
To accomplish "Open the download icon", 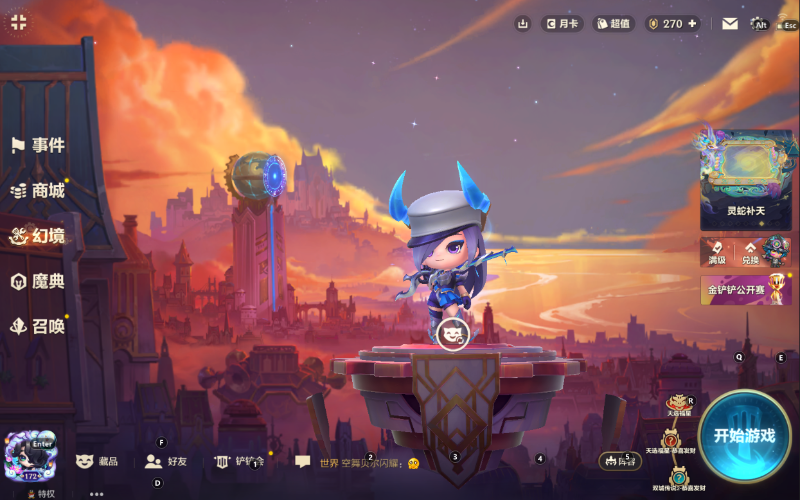I will point(522,23).
